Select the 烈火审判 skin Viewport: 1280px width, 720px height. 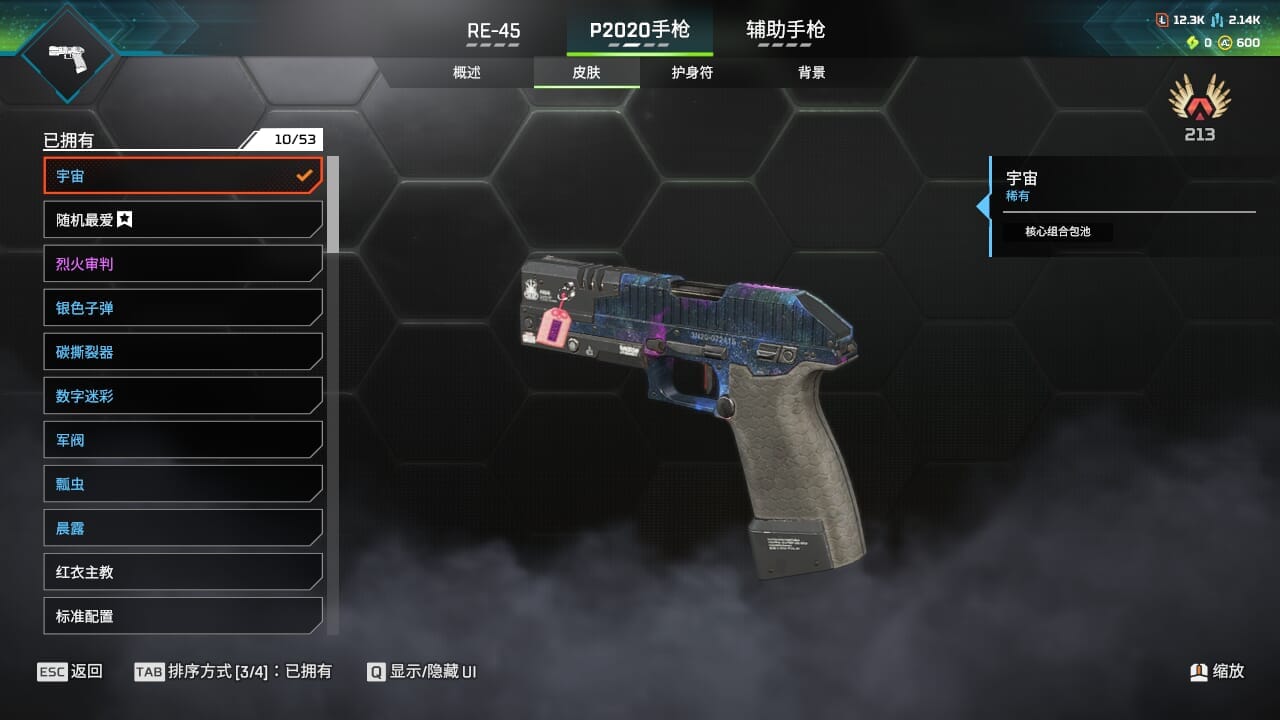pos(183,264)
